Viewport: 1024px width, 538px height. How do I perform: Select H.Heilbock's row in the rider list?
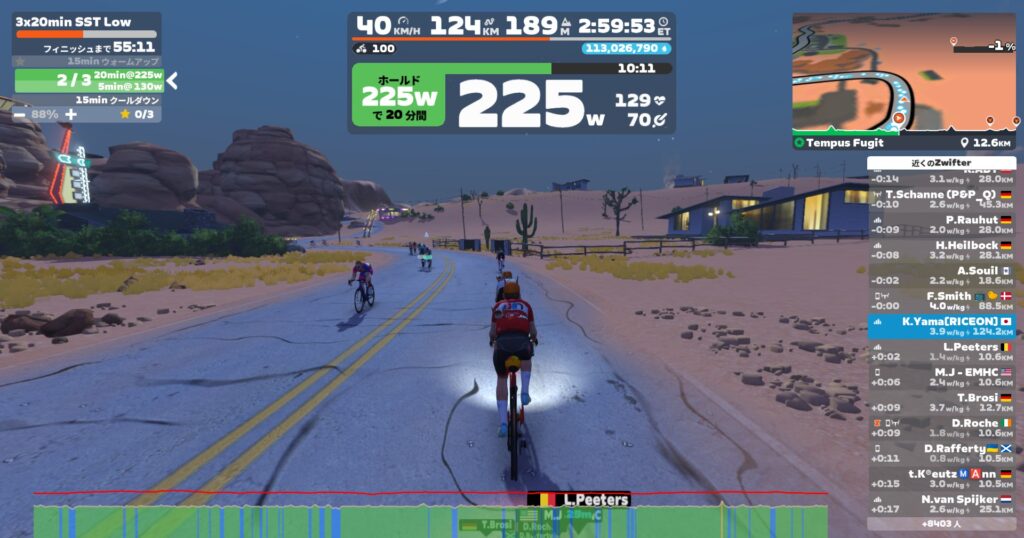(x=941, y=250)
